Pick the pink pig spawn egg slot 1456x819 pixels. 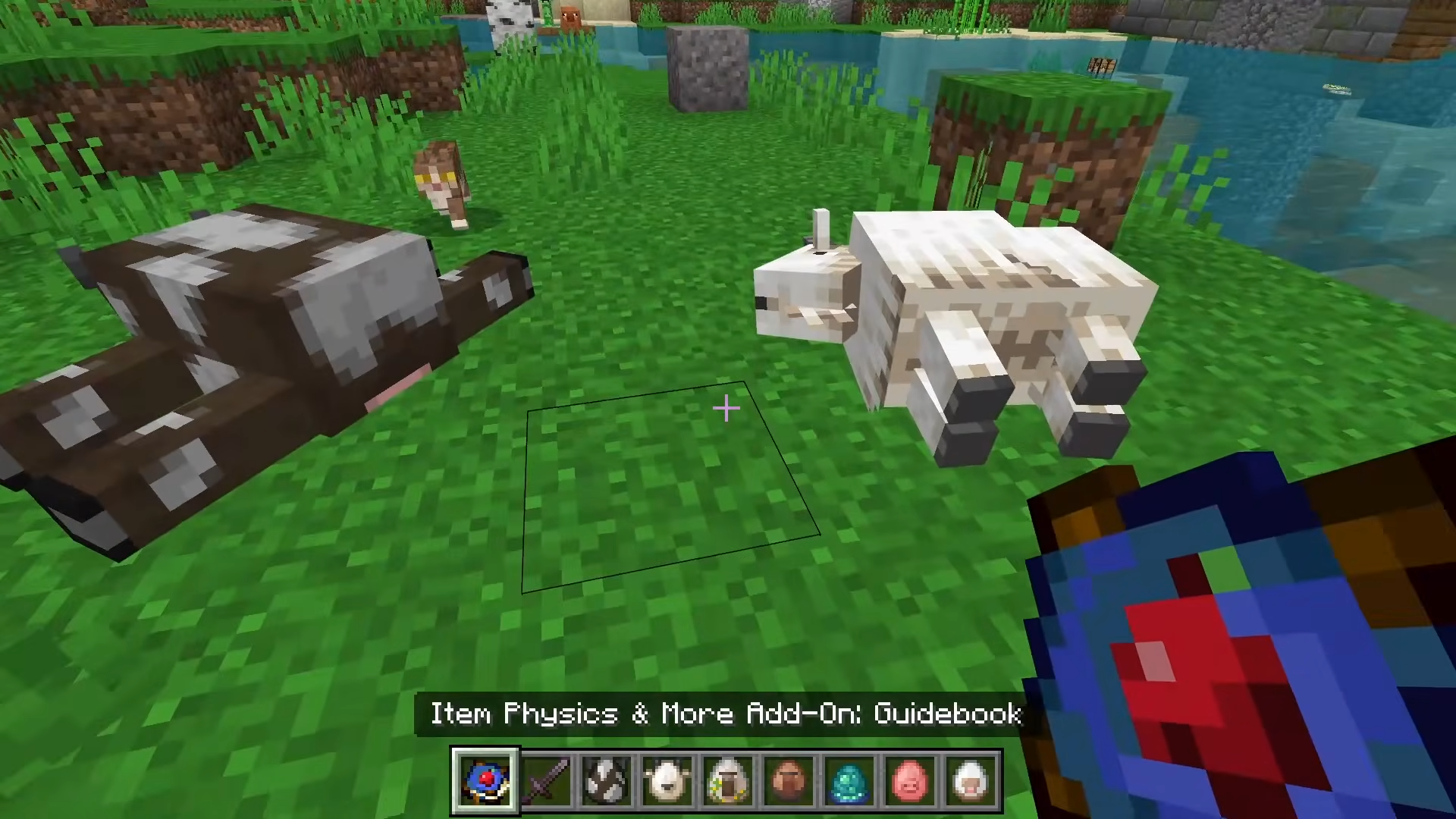(x=910, y=780)
